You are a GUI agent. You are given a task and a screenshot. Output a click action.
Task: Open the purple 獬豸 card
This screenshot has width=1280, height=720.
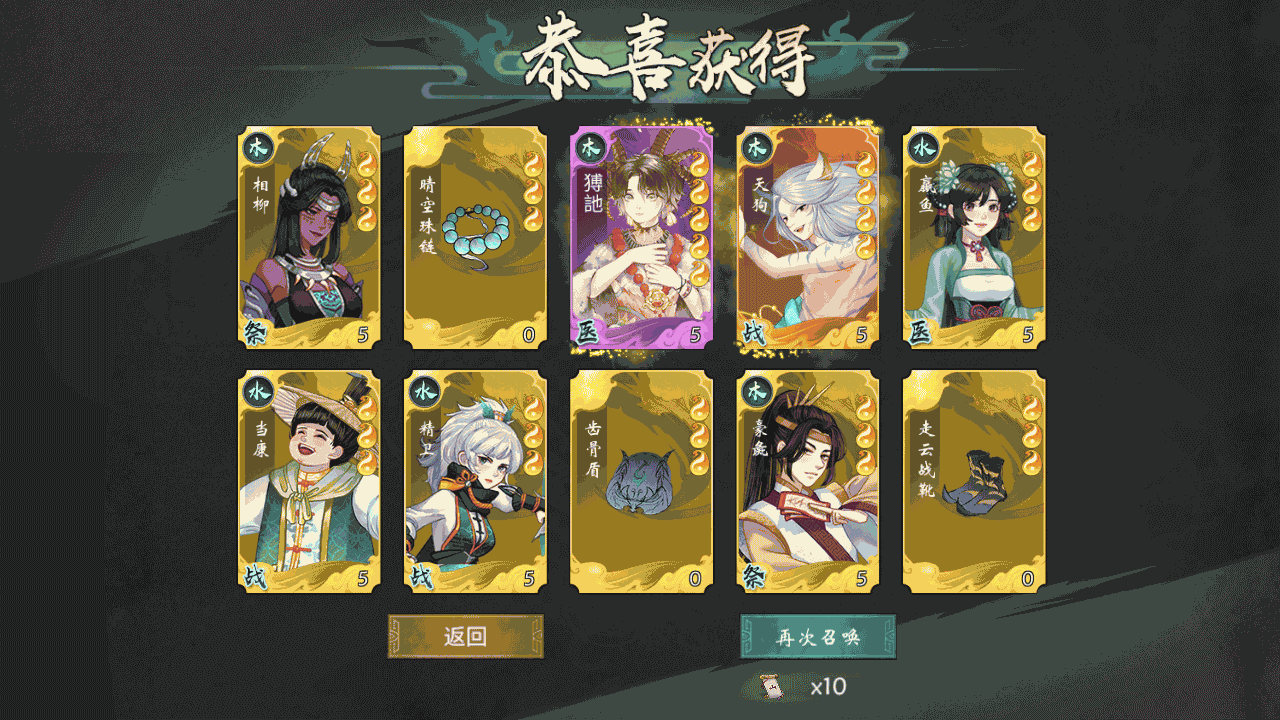tap(641, 238)
